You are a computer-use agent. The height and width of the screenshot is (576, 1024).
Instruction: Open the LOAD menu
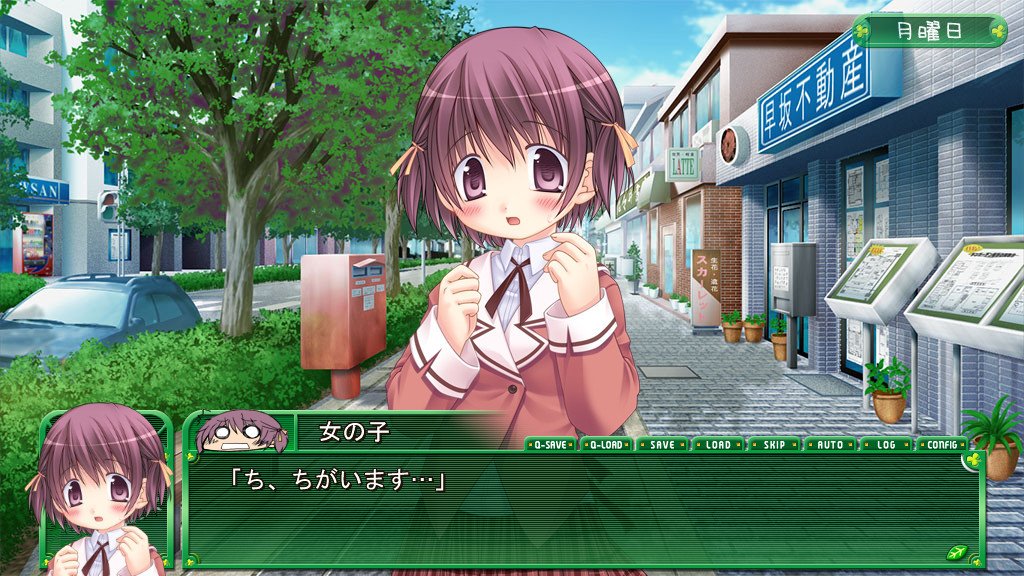[718, 444]
